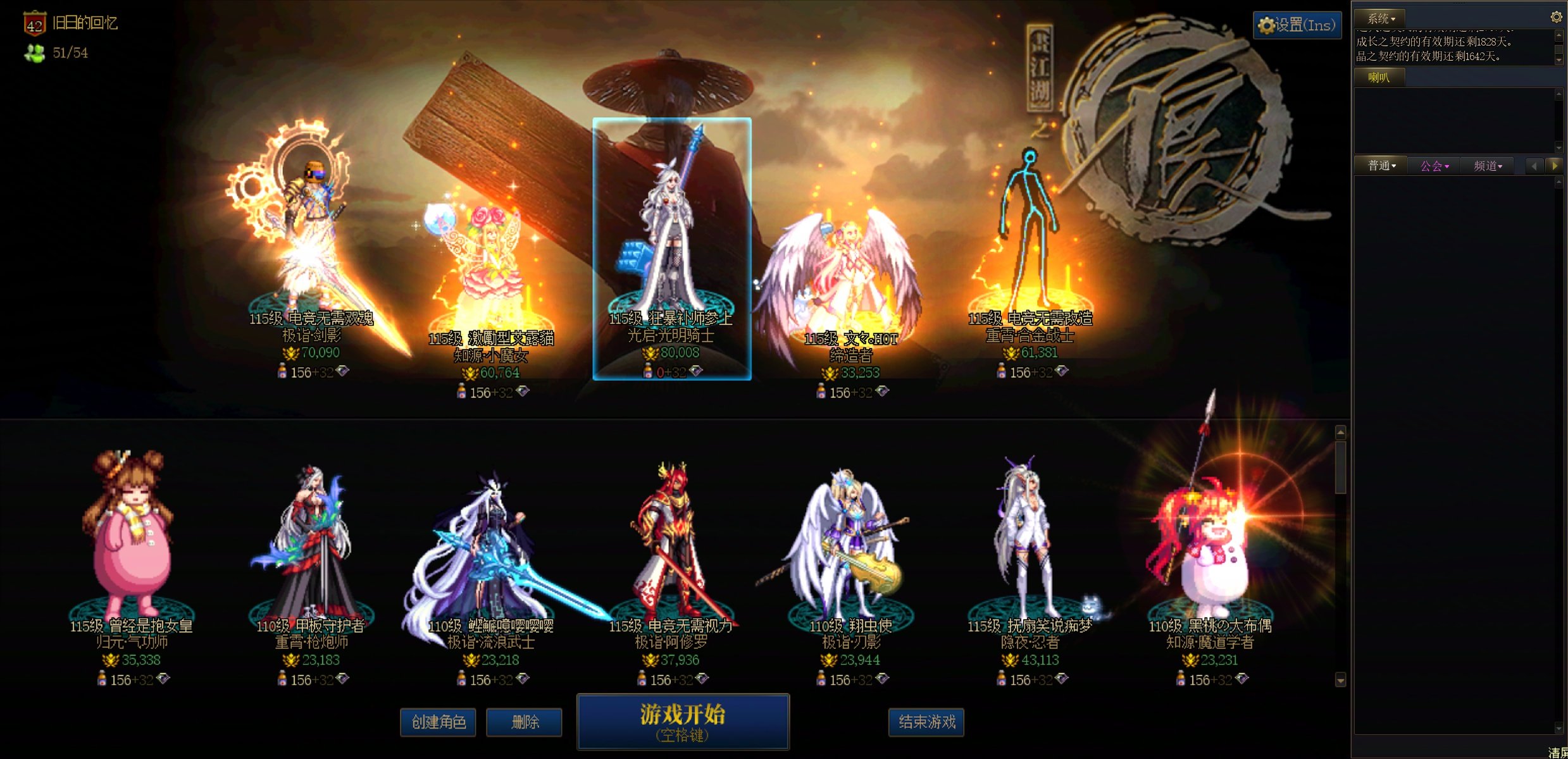Click the green members icon showing 51/54
1568x759 pixels.
[x=35, y=52]
